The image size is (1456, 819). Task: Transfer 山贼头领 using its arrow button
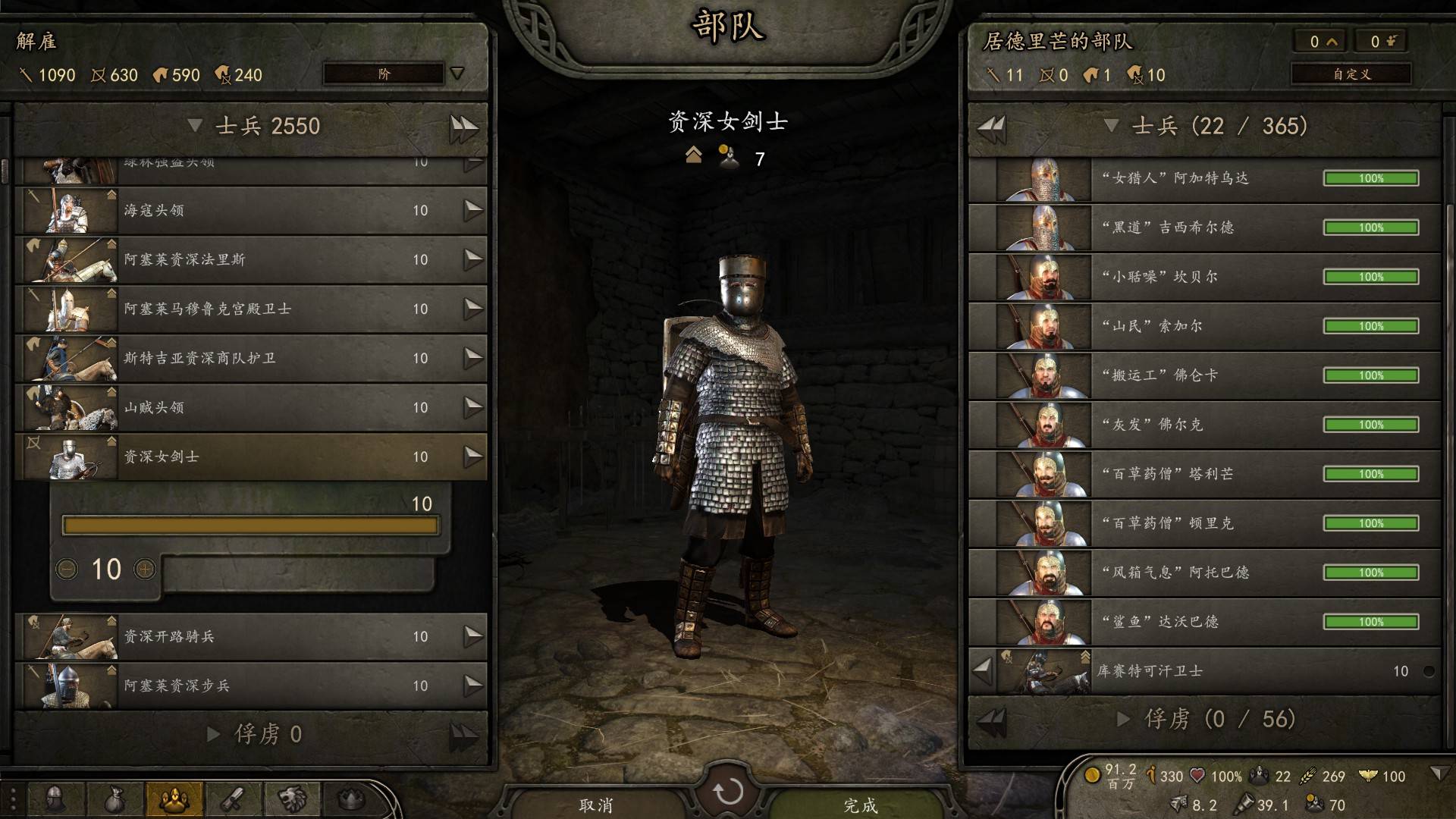[x=473, y=407]
